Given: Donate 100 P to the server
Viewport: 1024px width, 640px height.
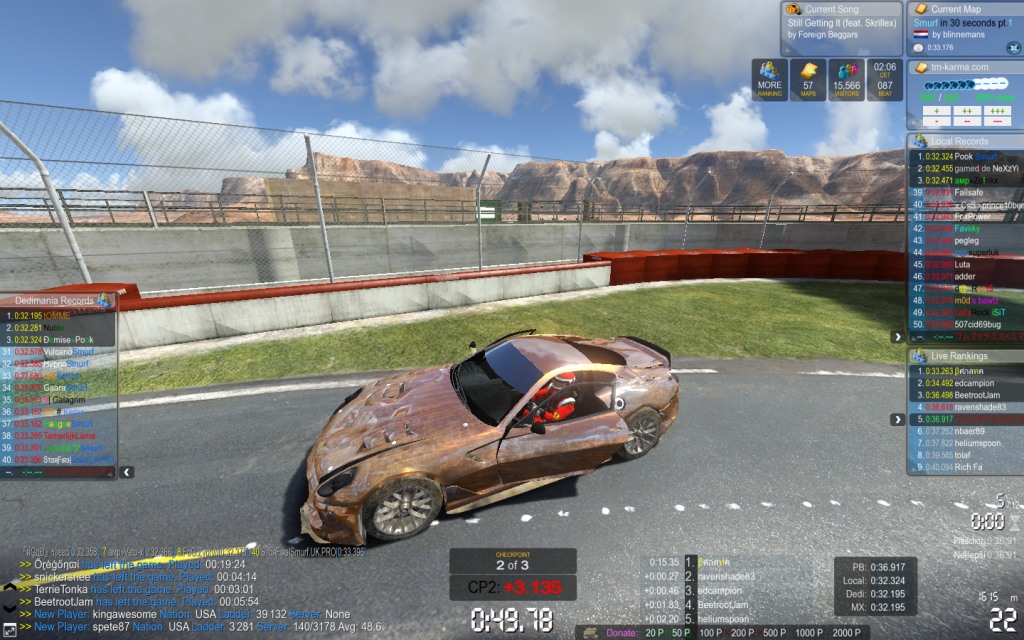Looking at the screenshot, I should pos(711,633).
